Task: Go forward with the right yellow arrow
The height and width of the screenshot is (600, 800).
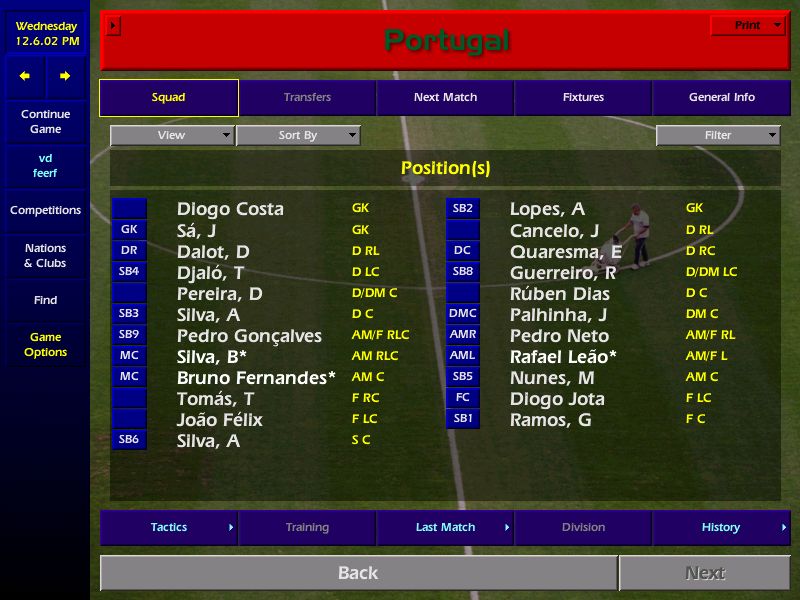Action: 65,76
